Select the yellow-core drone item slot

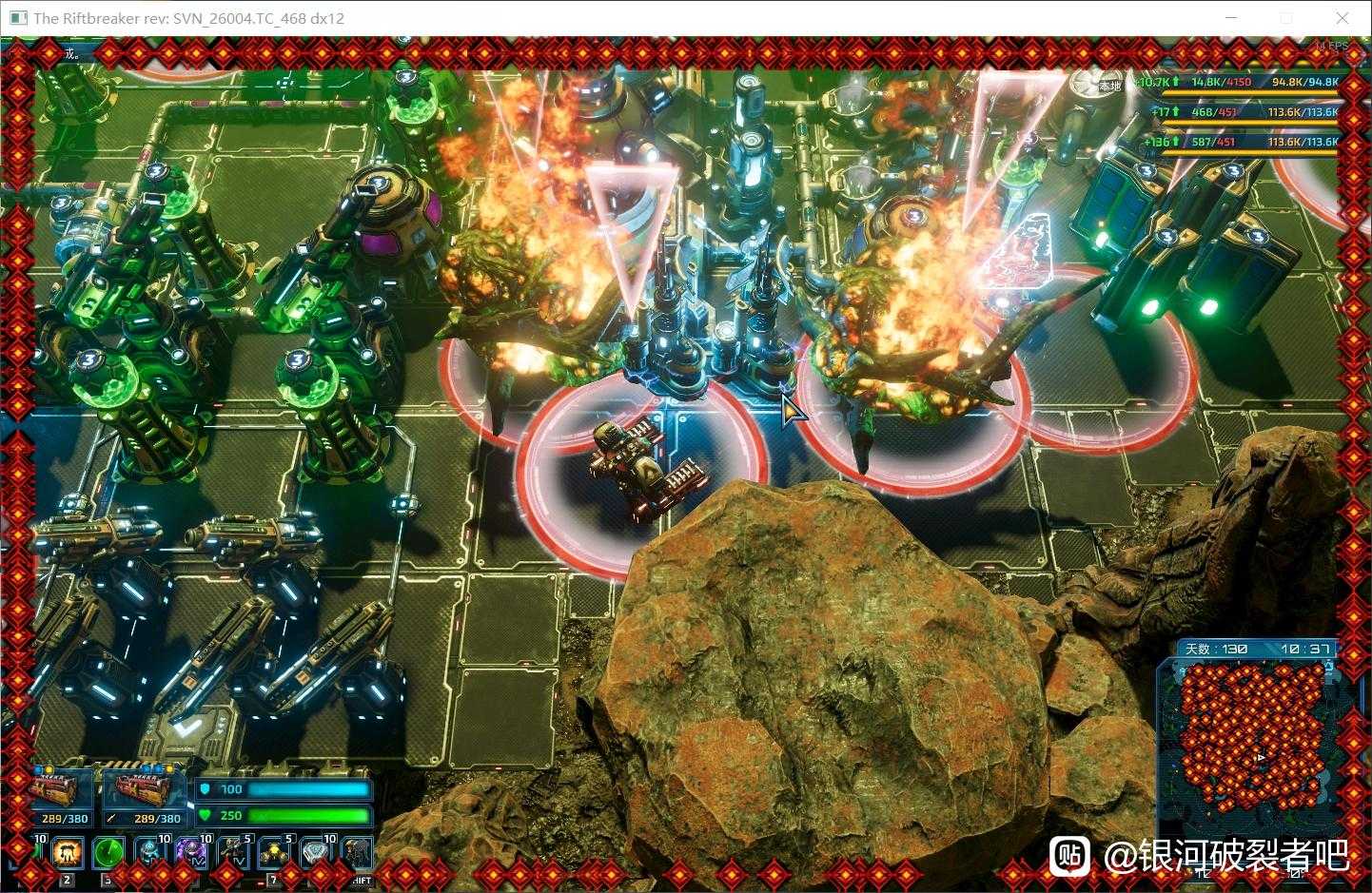[274, 853]
